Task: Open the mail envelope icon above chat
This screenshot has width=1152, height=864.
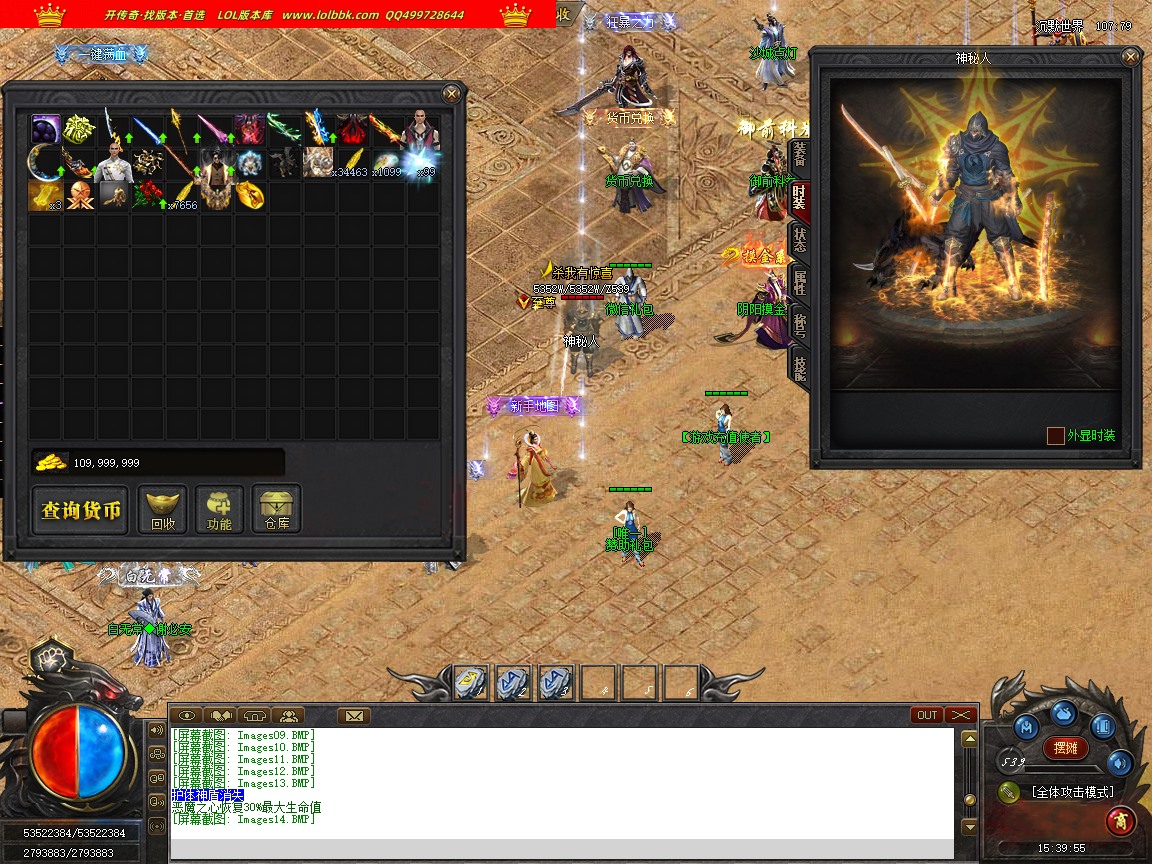Action: [x=353, y=715]
